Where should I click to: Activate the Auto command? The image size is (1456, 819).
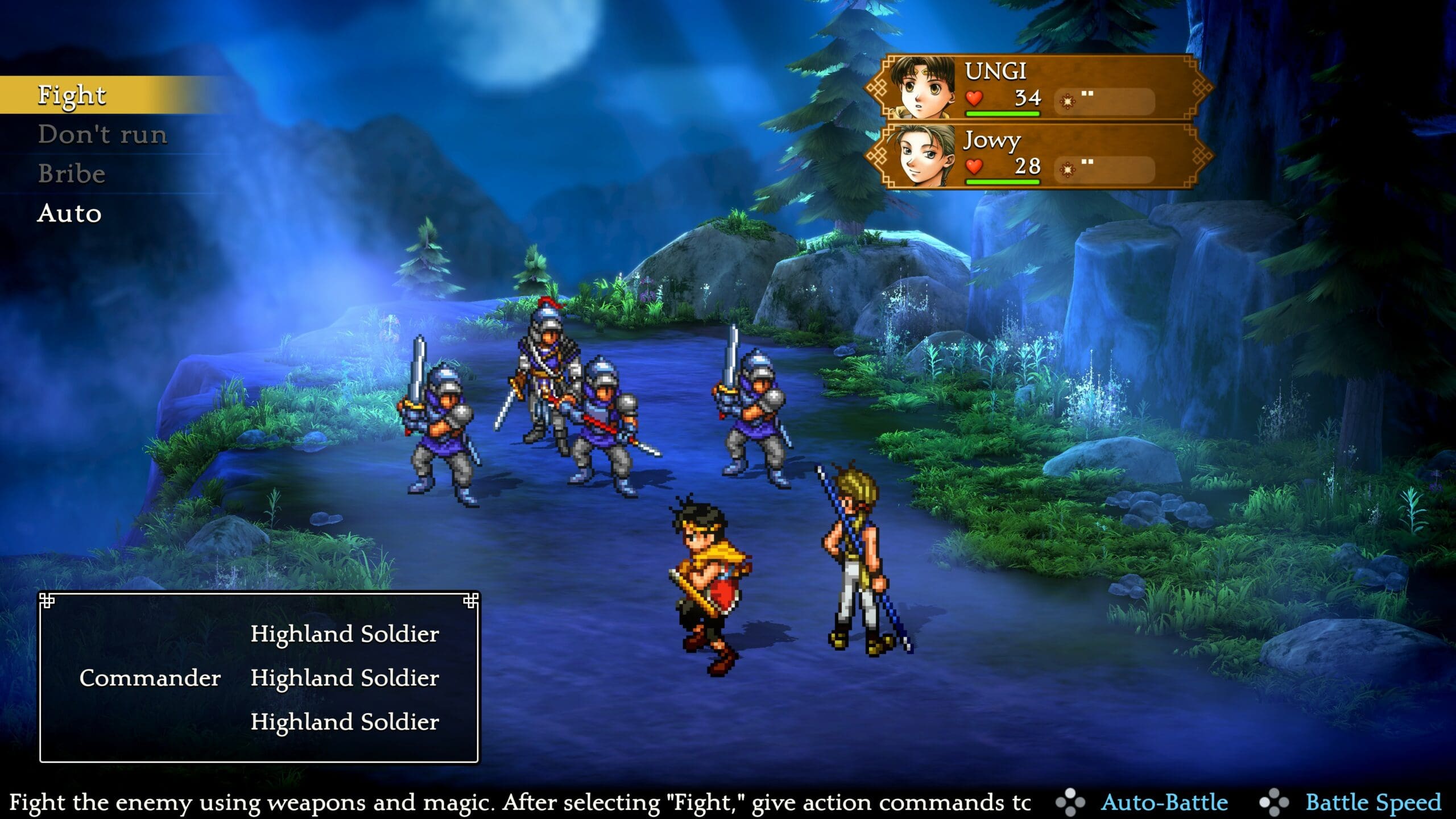coord(69,214)
